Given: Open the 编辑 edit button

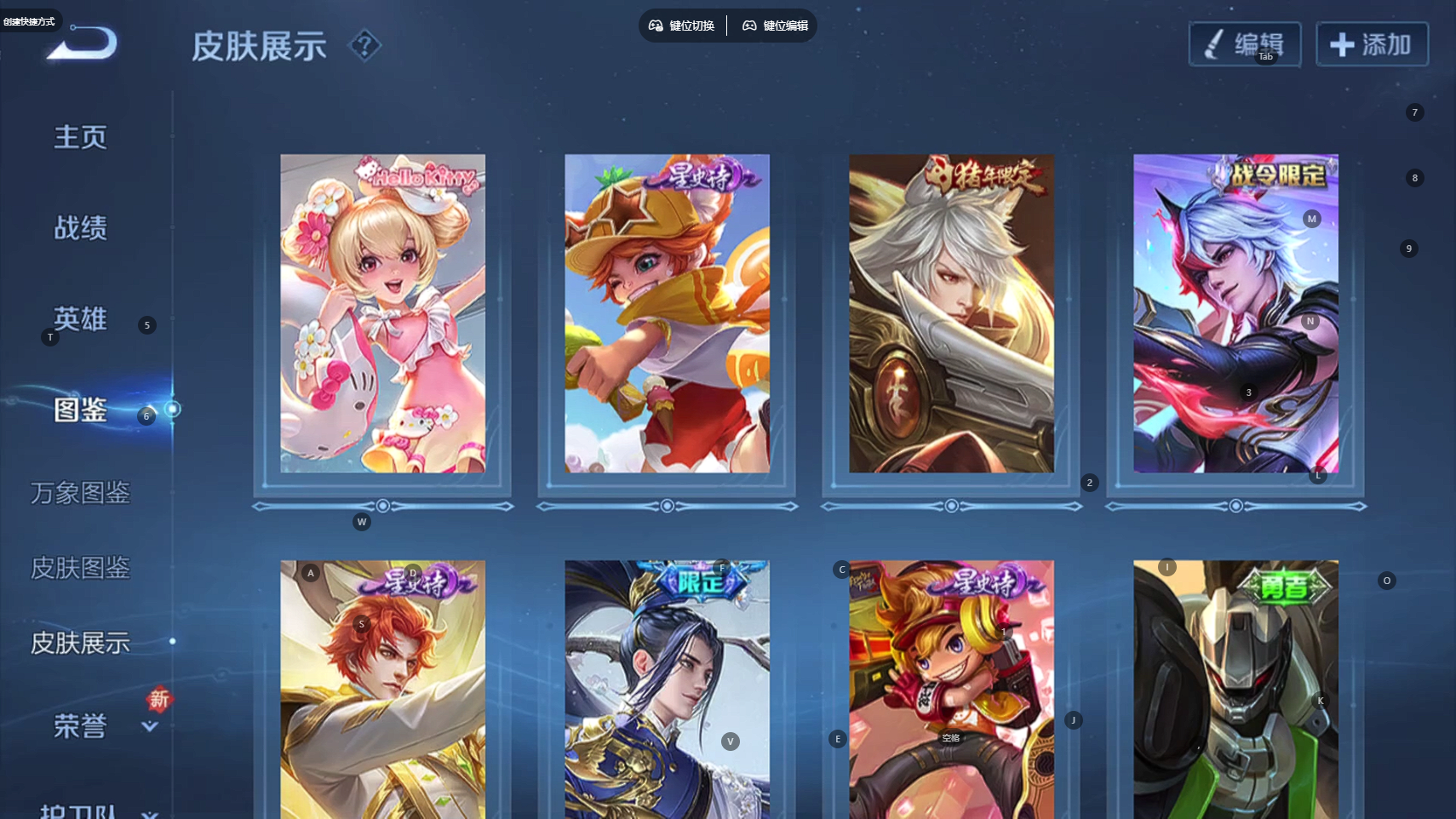Looking at the screenshot, I should pyautogui.click(x=1244, y=44).
